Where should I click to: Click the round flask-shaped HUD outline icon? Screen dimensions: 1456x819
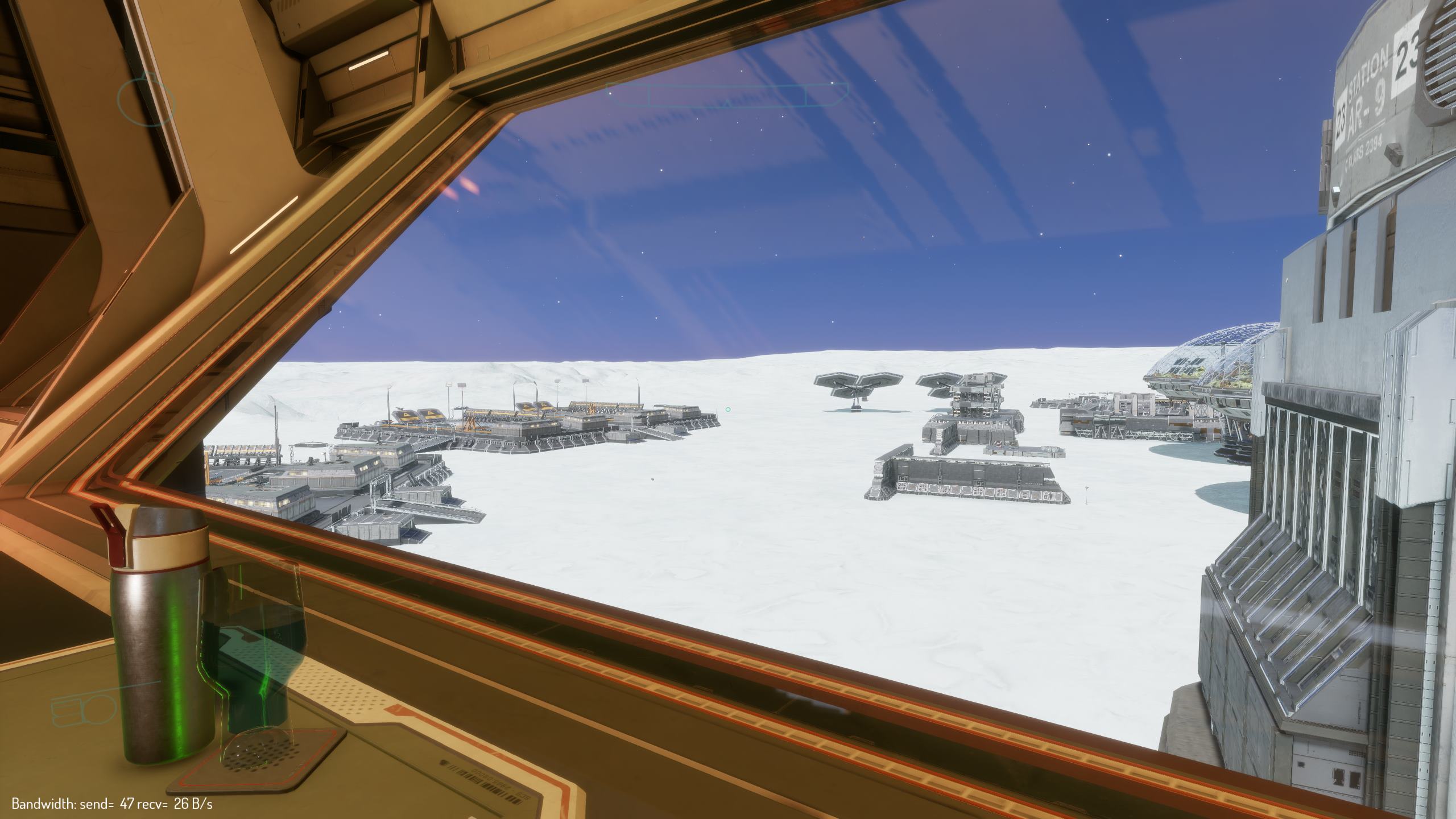click(x=146, y=100)
